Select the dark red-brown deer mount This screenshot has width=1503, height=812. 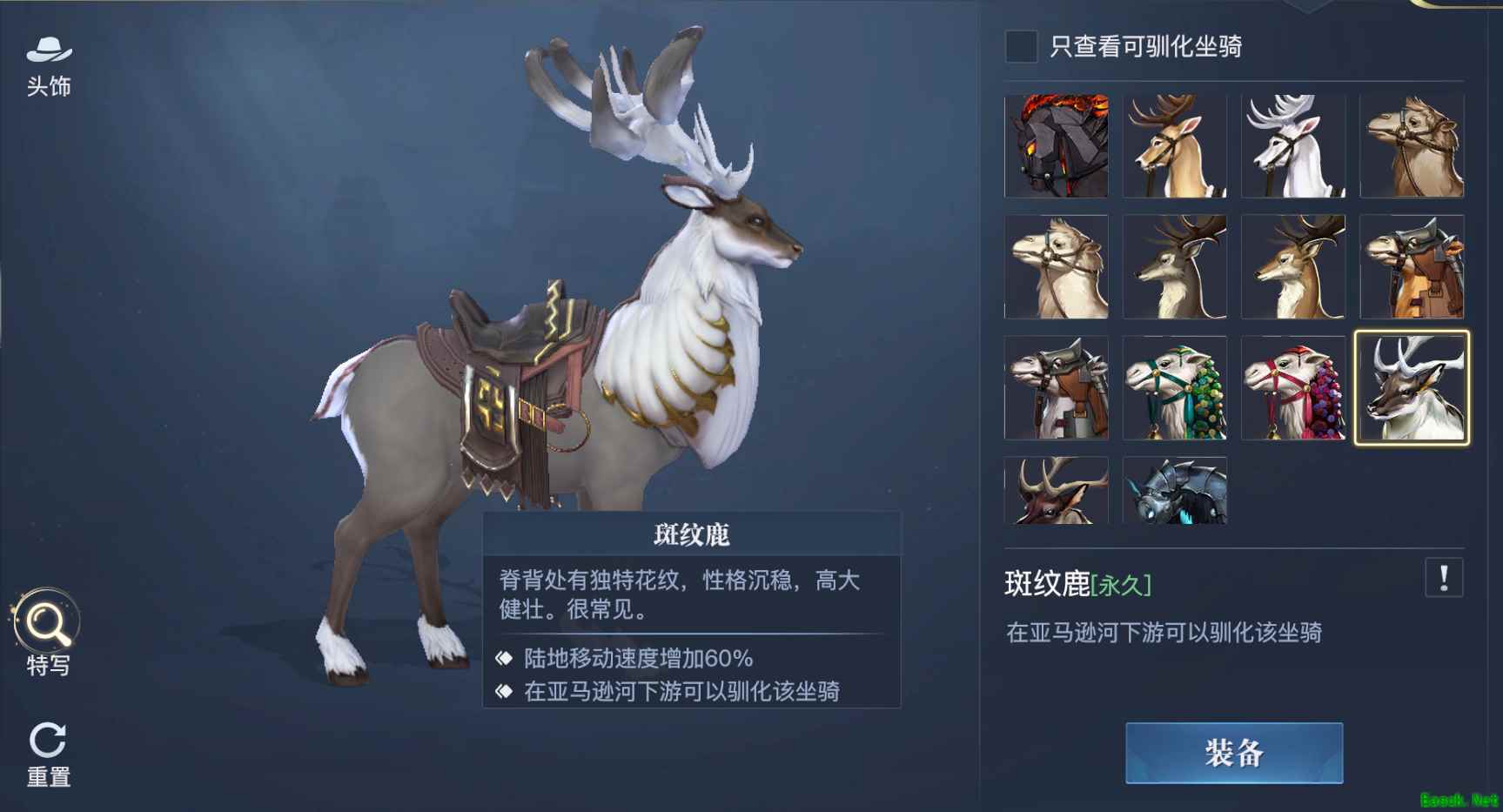pos(1056,491)
